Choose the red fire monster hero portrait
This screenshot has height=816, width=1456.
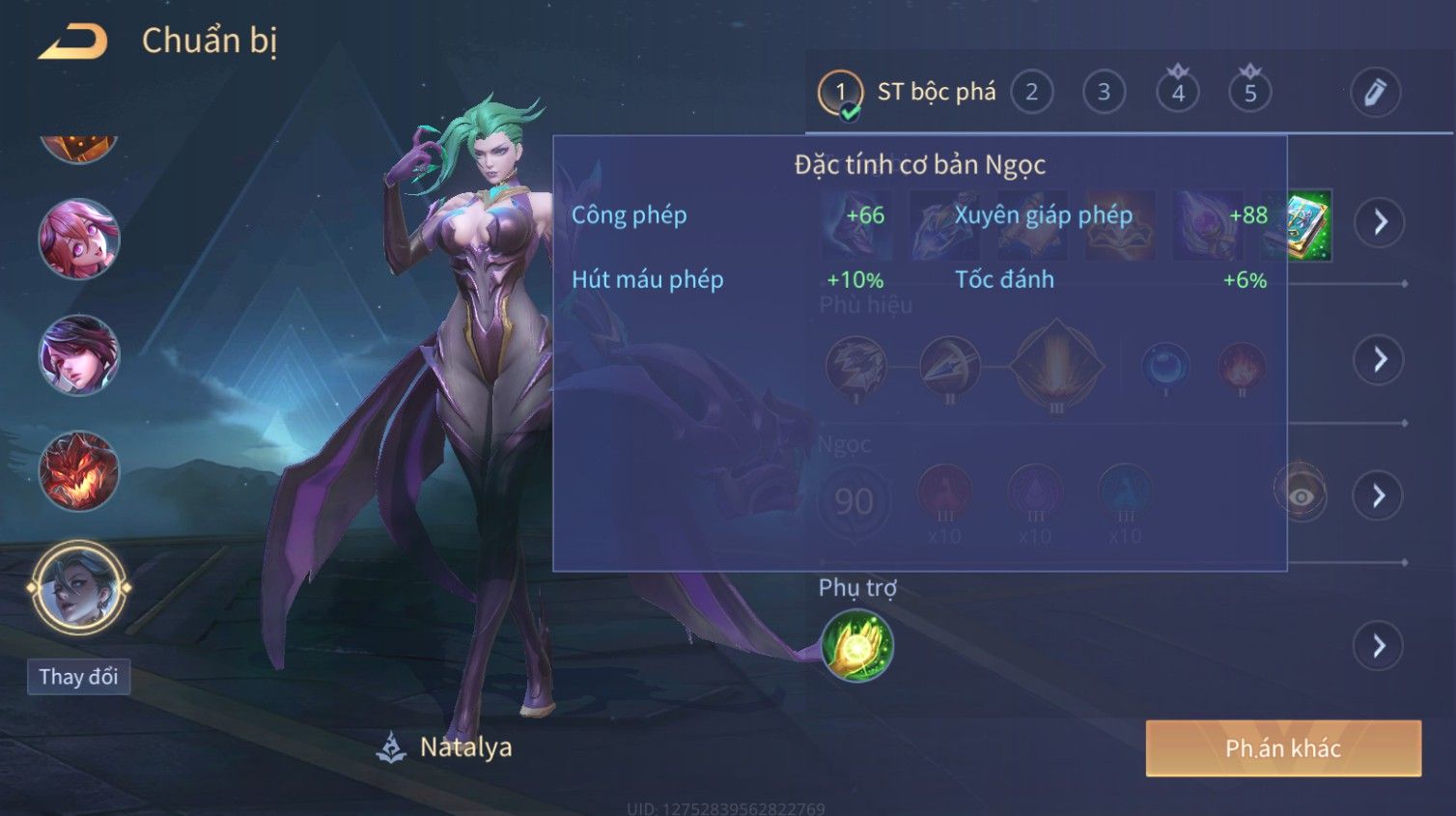(x=78, y=471)
